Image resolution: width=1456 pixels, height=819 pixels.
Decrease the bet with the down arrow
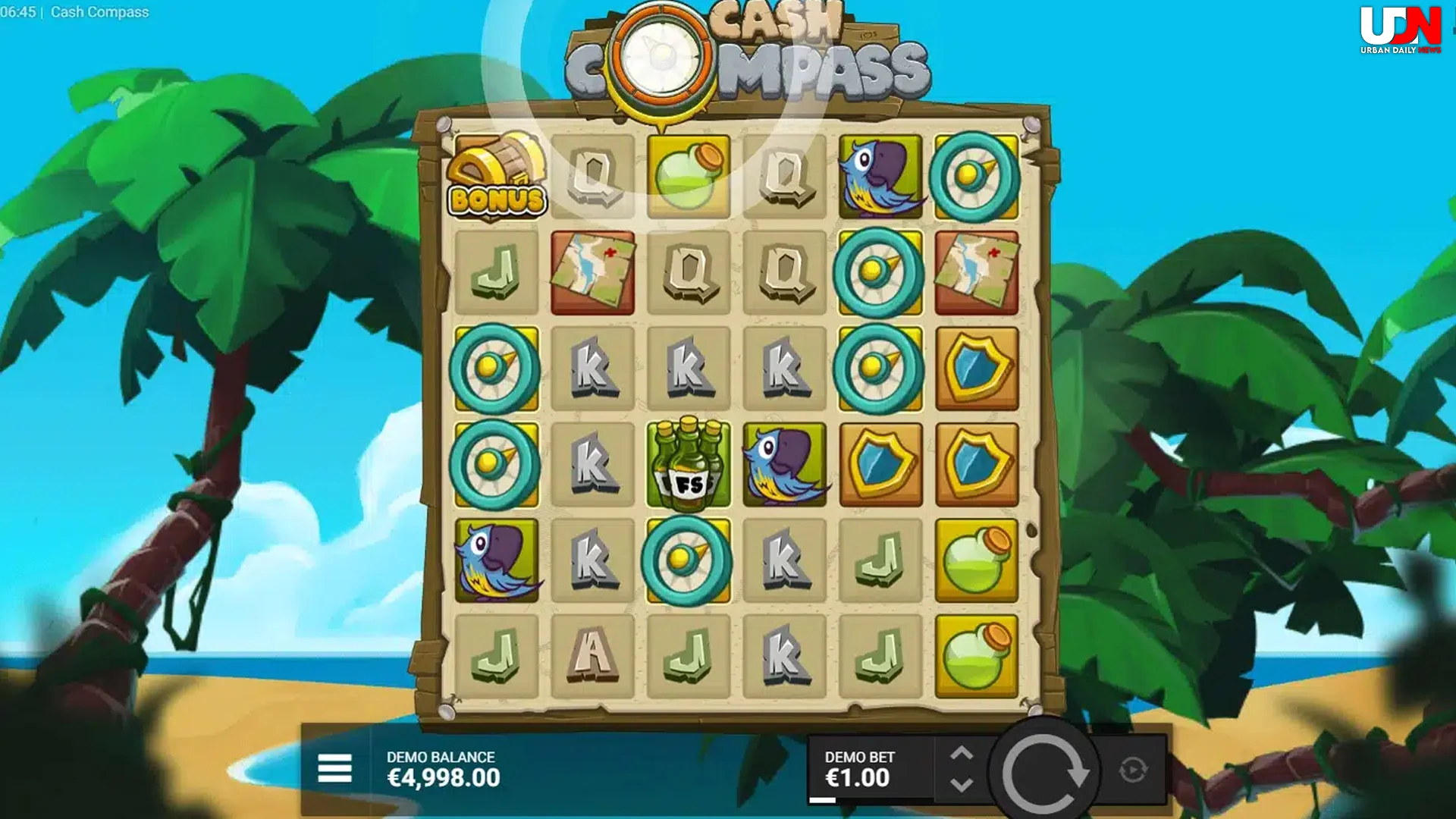964,783
